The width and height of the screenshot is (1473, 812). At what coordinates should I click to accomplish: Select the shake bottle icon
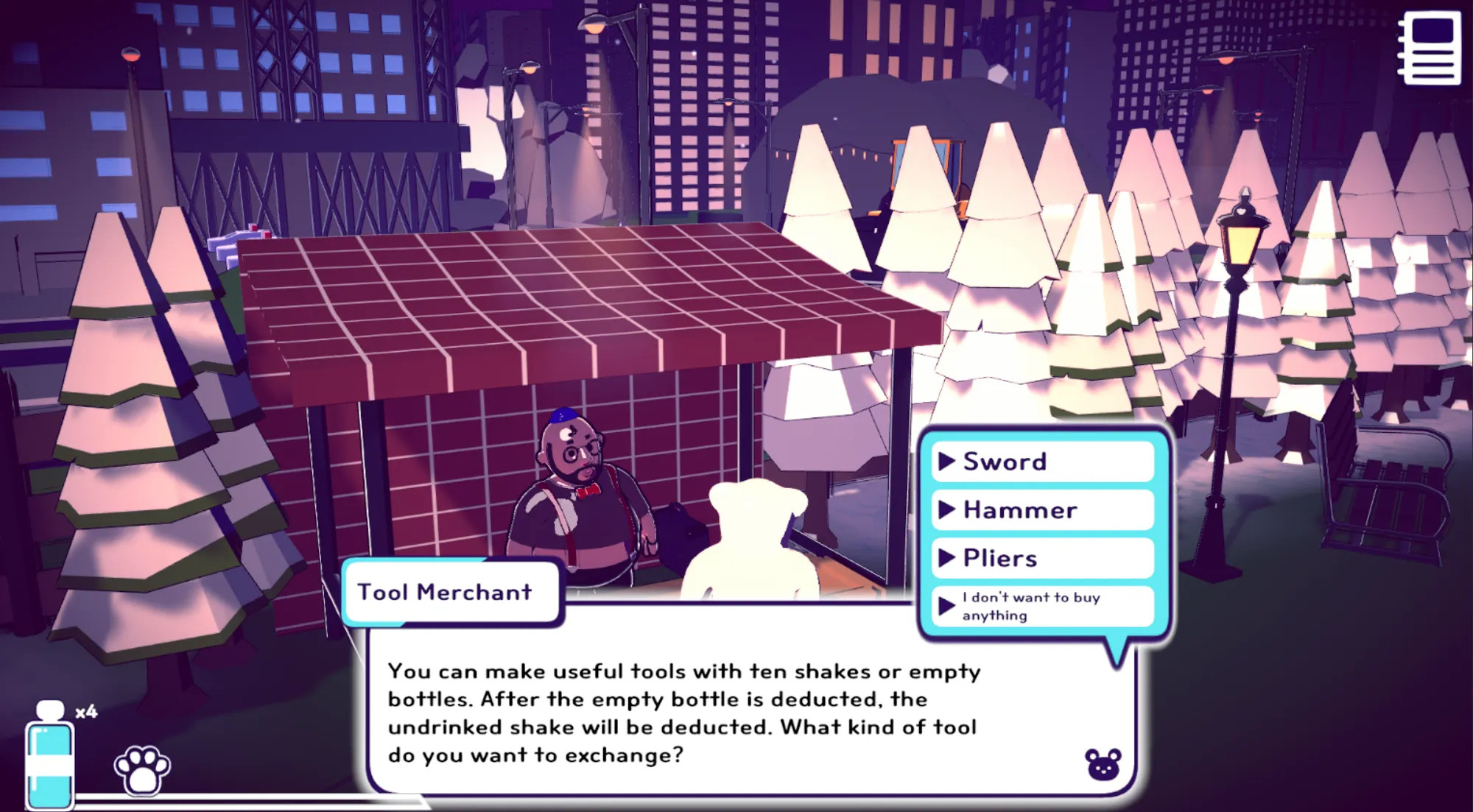50,758
